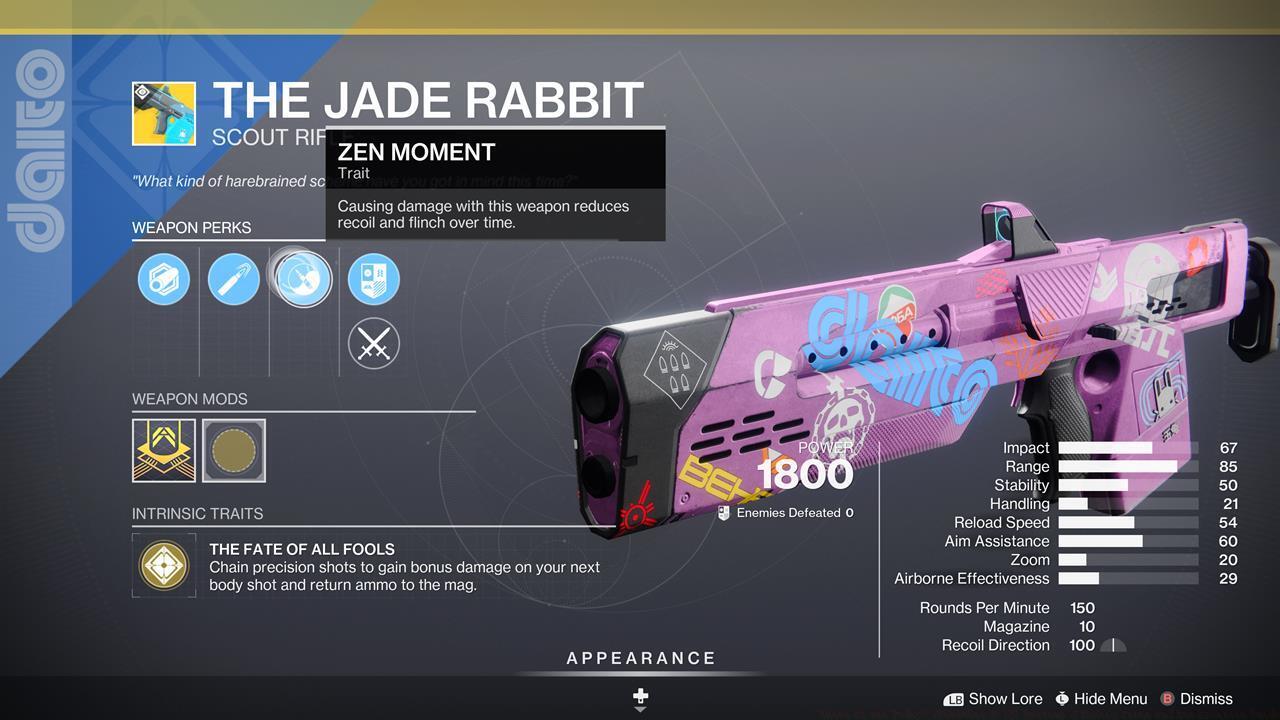Select the magazine perk icon
This screenshot has height=720, width=1280.
pos(233,279)
